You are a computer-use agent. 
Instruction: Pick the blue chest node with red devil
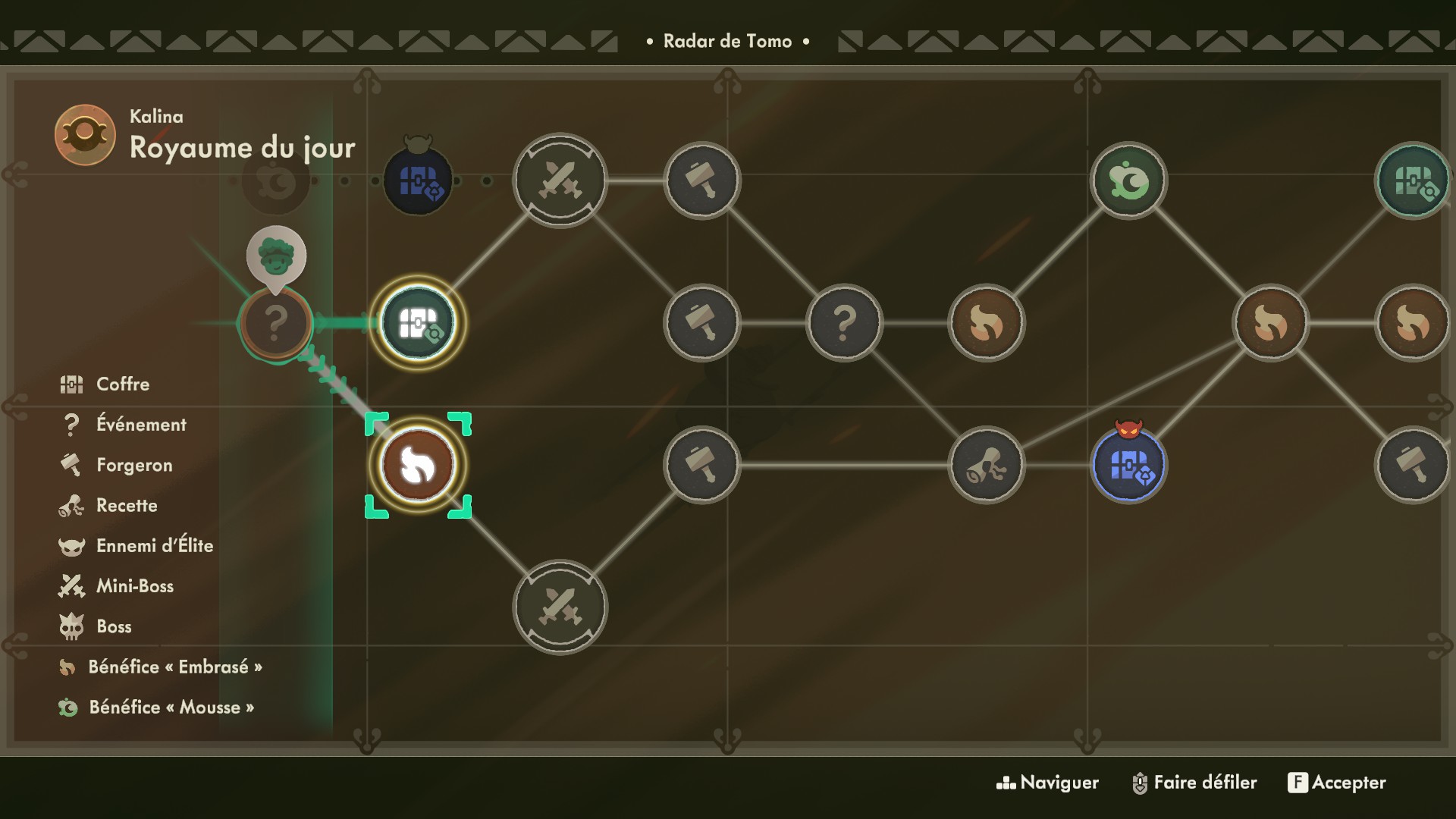(x=1128, y=465)
